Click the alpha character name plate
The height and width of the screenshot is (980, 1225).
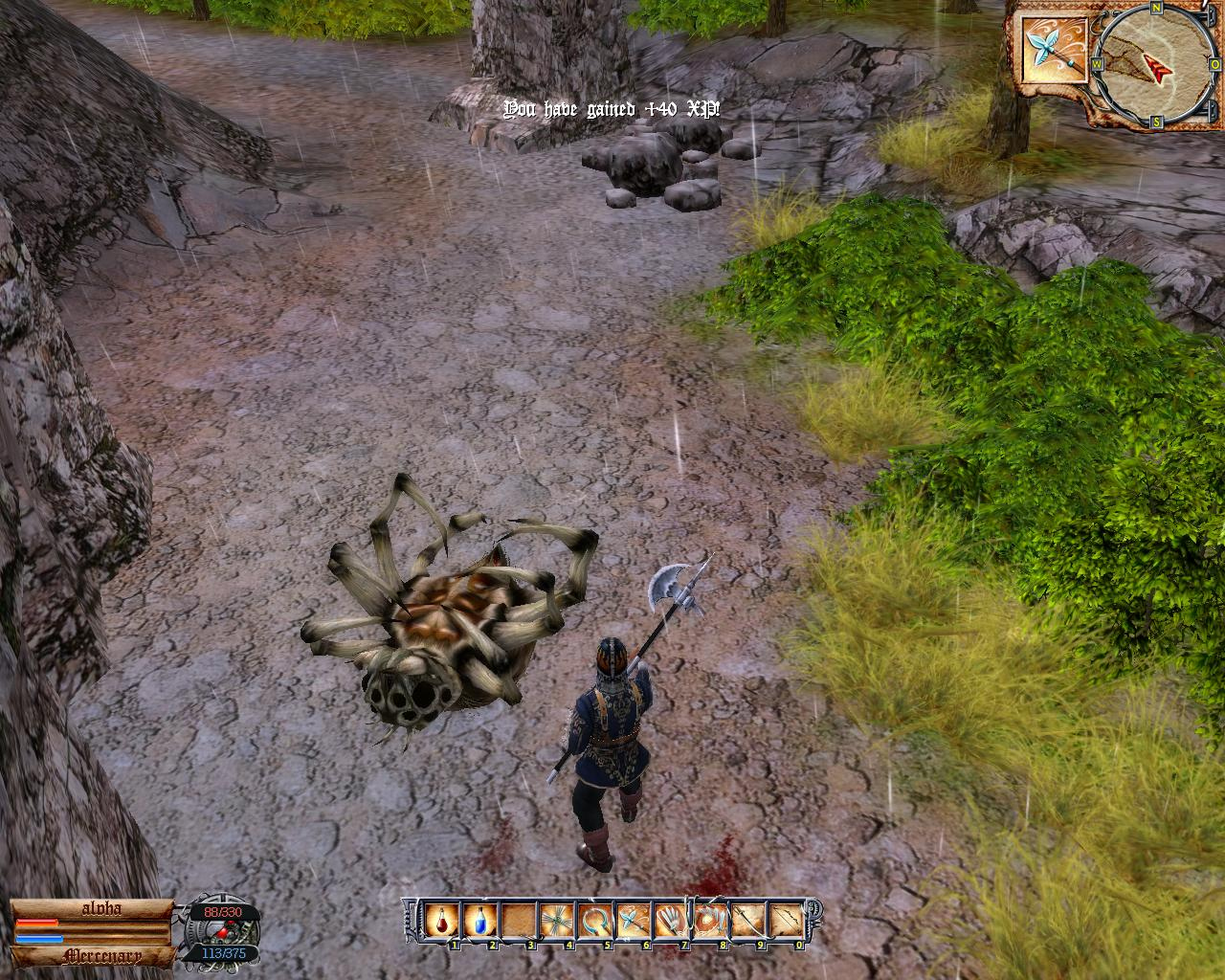[94, 908]
